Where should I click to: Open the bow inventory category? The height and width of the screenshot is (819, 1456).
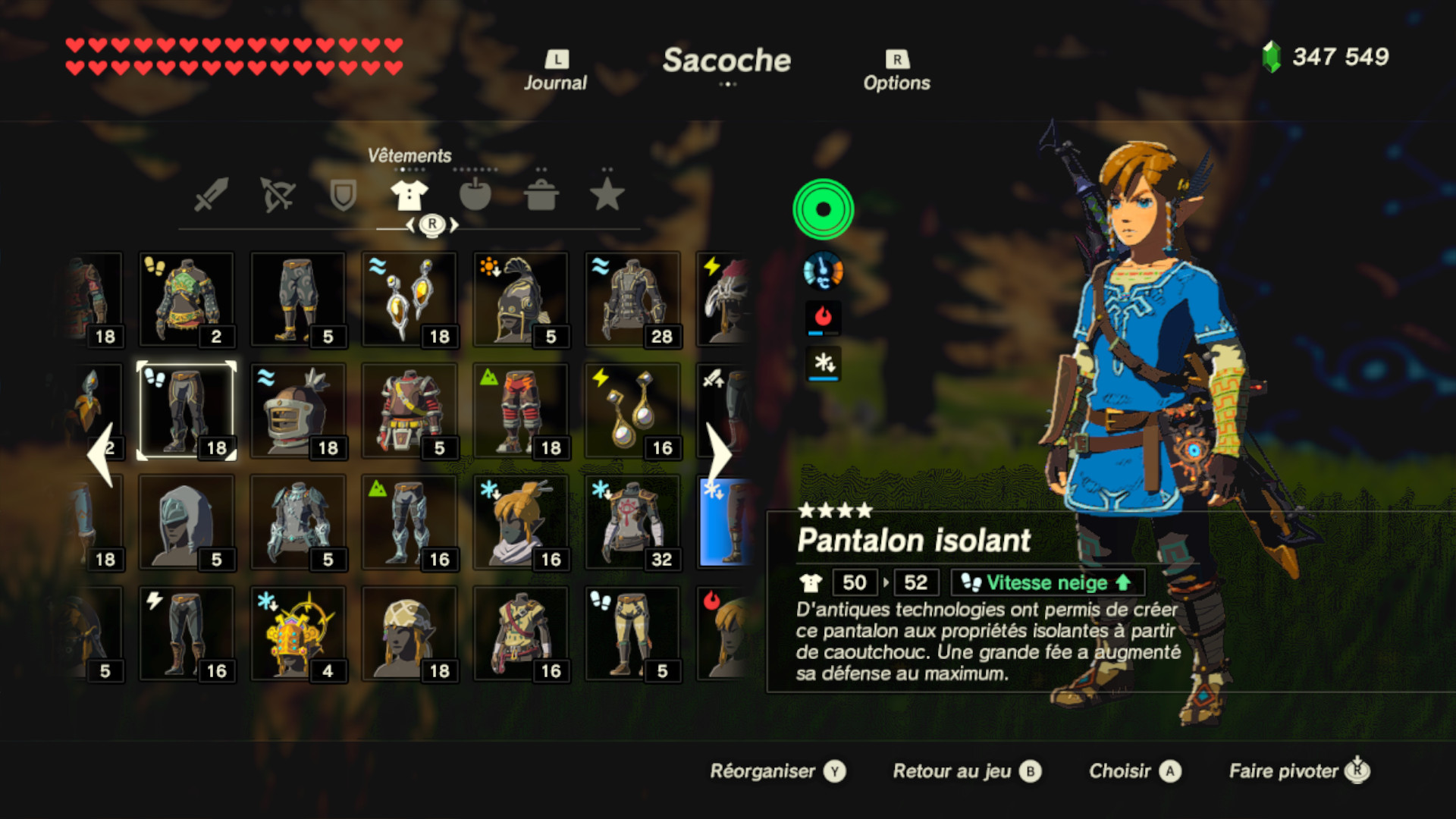(x=278, y=194)
